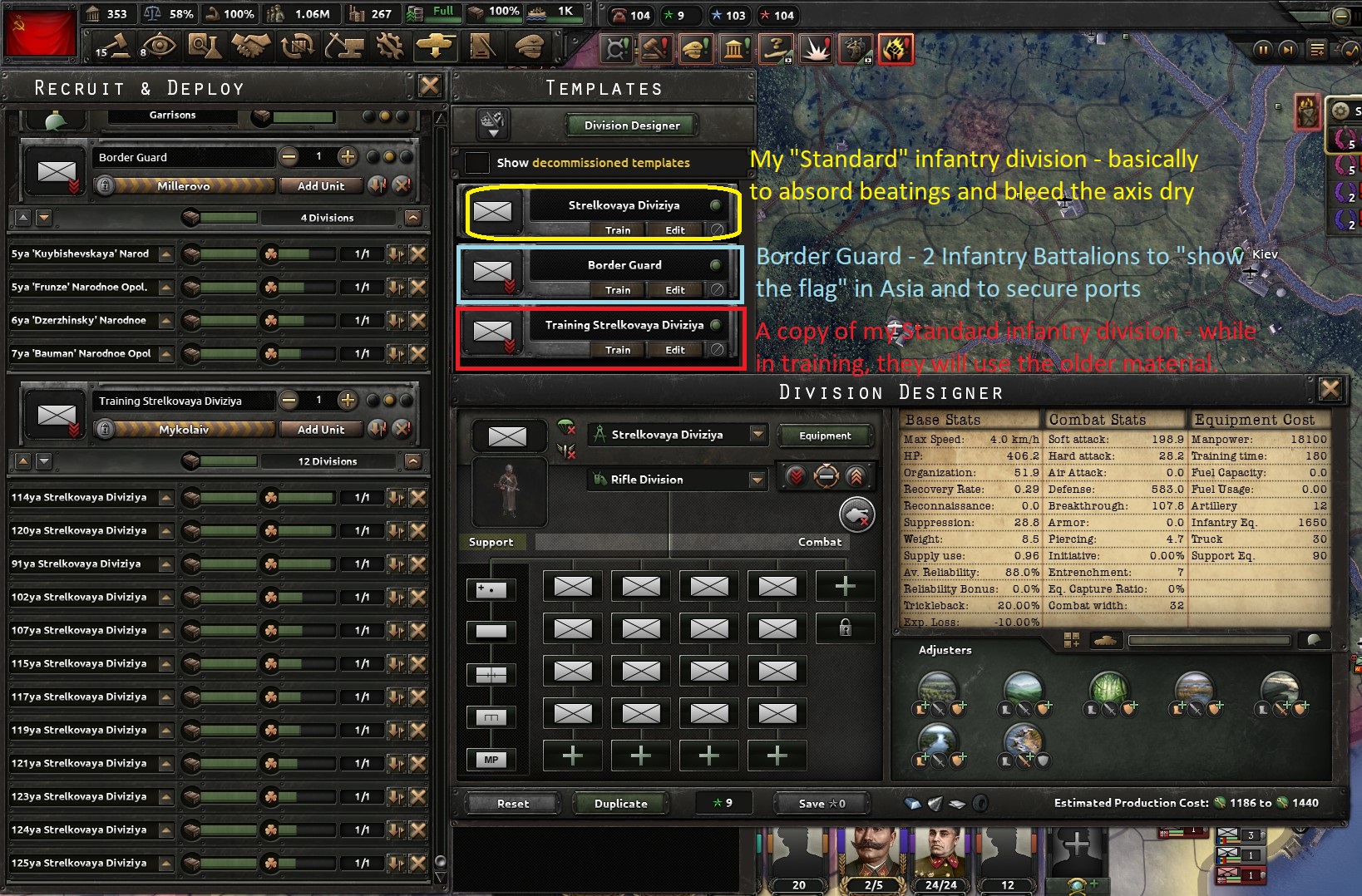1362x896 pixels.
Task: Click Train on the Border Guard template
Action: [618, 289]
